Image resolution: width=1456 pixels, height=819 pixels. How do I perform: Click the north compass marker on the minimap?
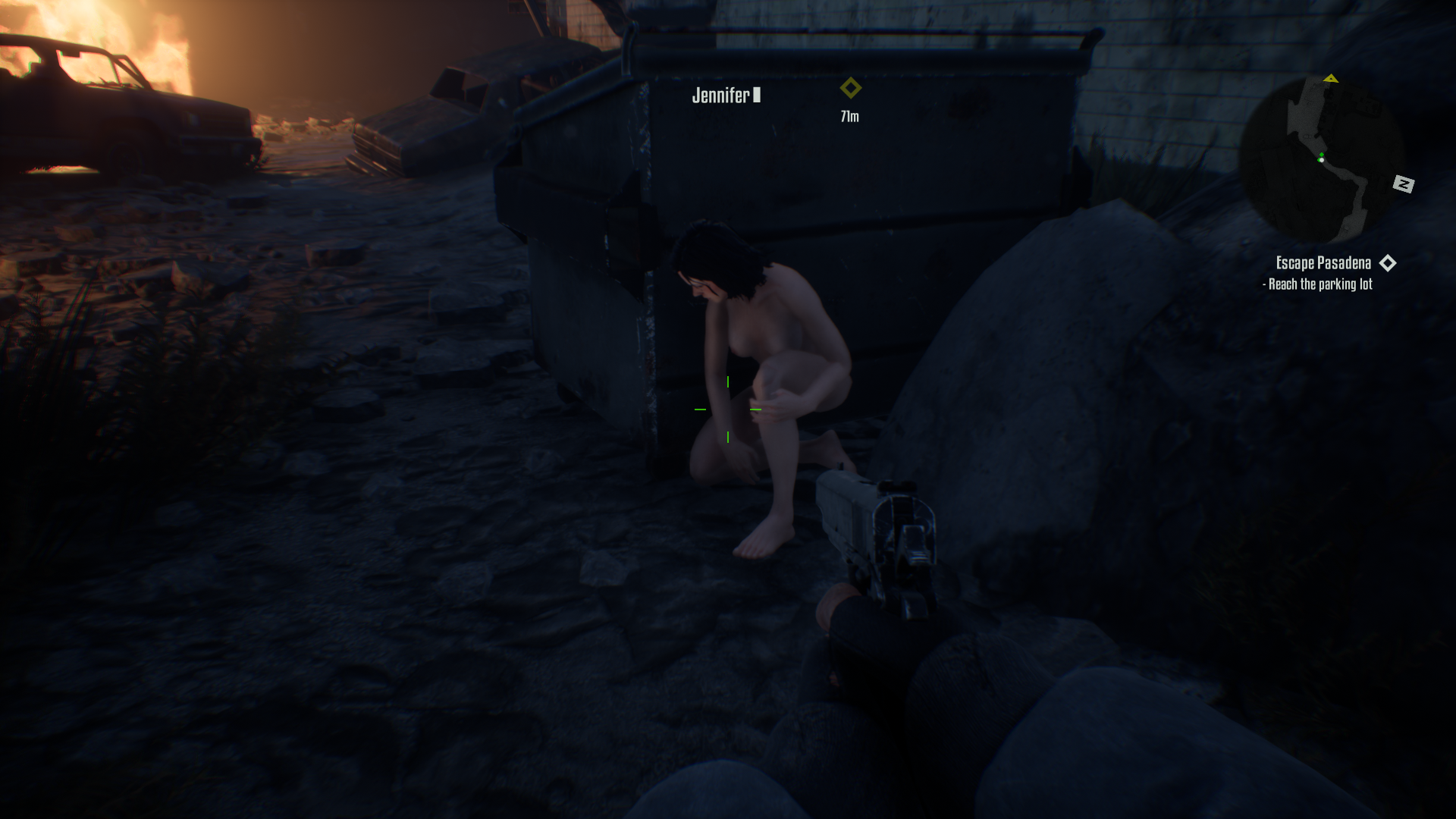point(1403,184)
